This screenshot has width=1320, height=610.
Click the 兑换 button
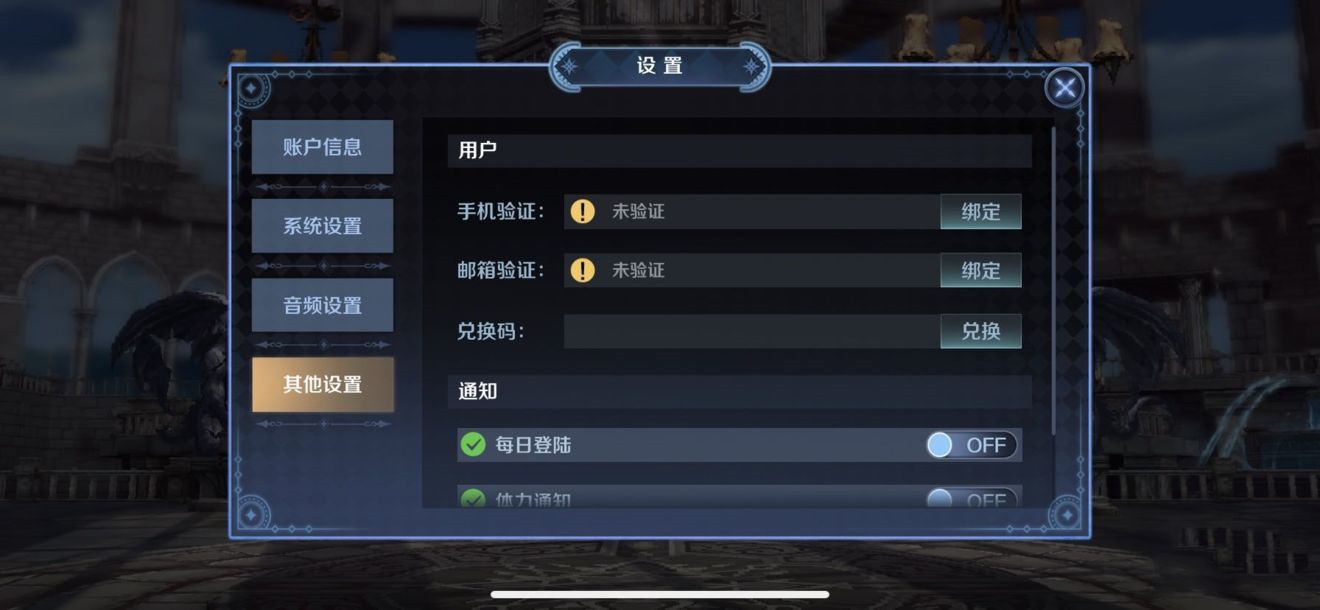pos(980,331)
